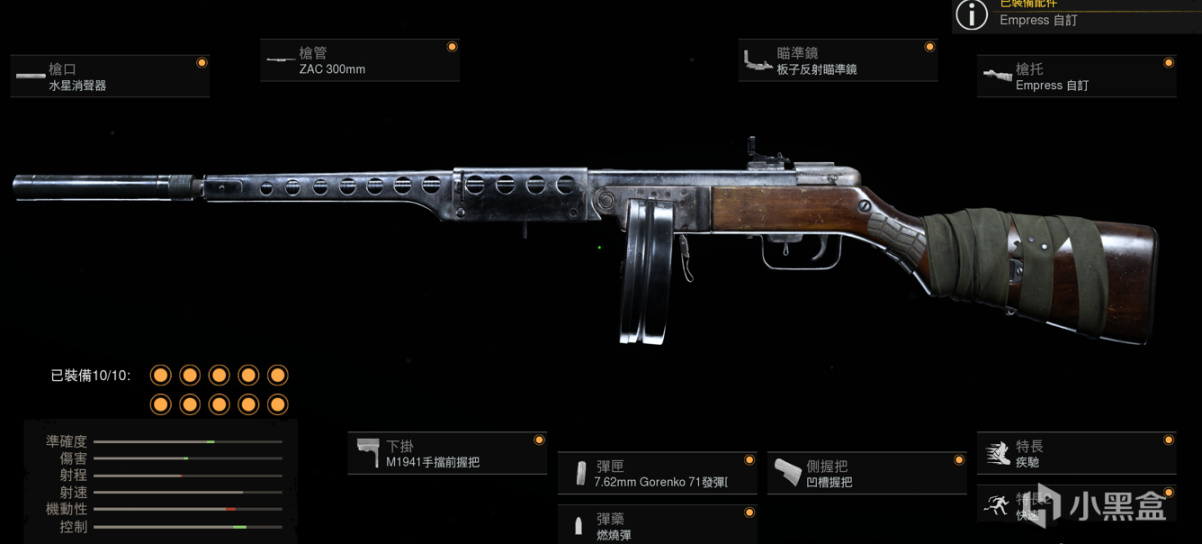
Task: Choose the 槍托 Empress stock slot
Action: [x=1076, y=77]
